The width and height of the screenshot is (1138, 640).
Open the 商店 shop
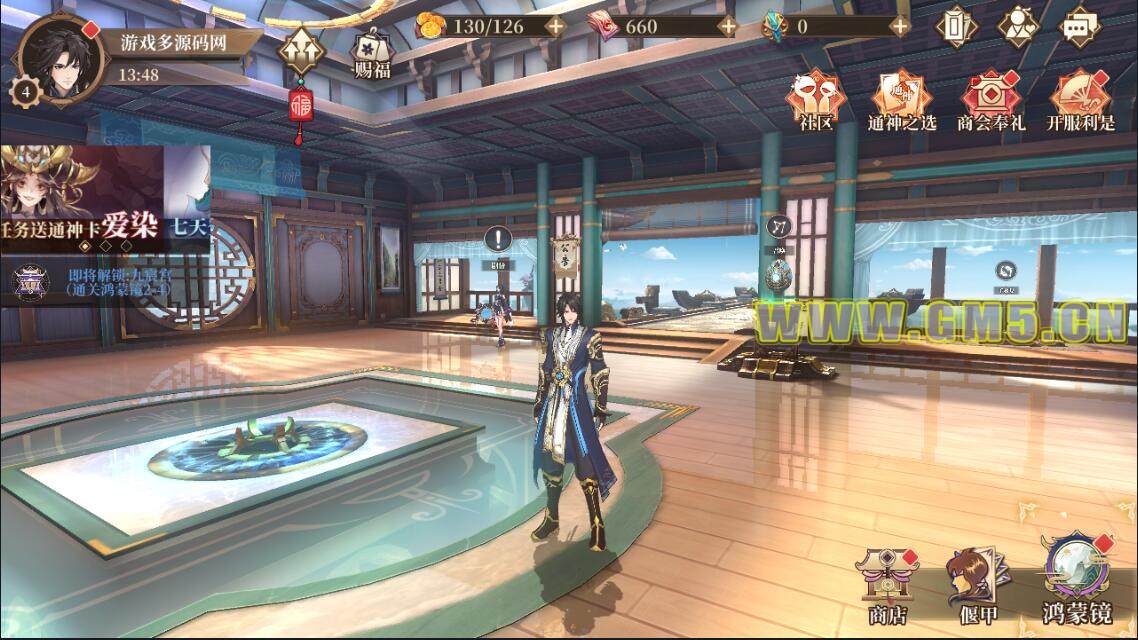tap(887, 583)
